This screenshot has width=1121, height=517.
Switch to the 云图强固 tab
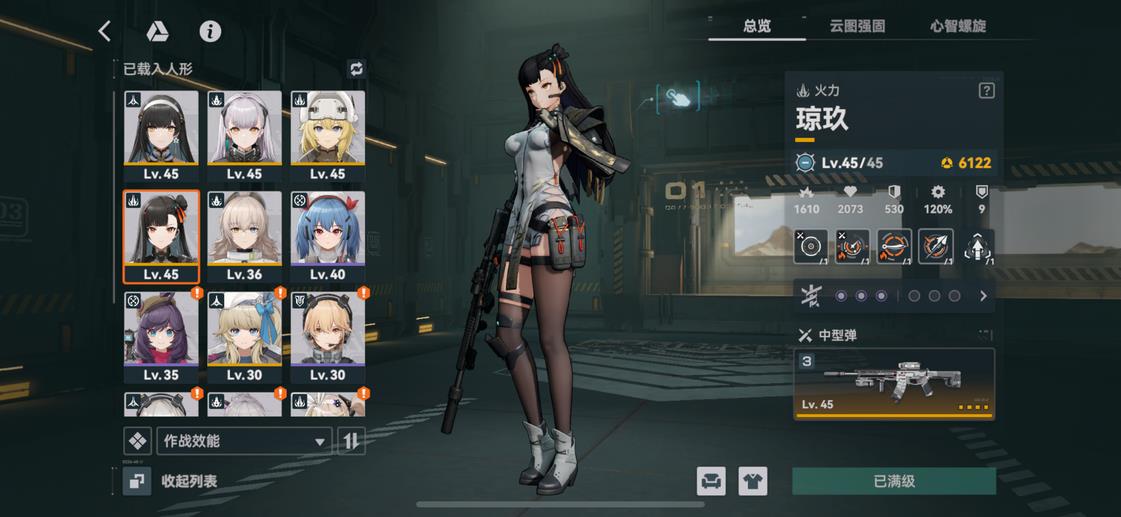[857, 27]
